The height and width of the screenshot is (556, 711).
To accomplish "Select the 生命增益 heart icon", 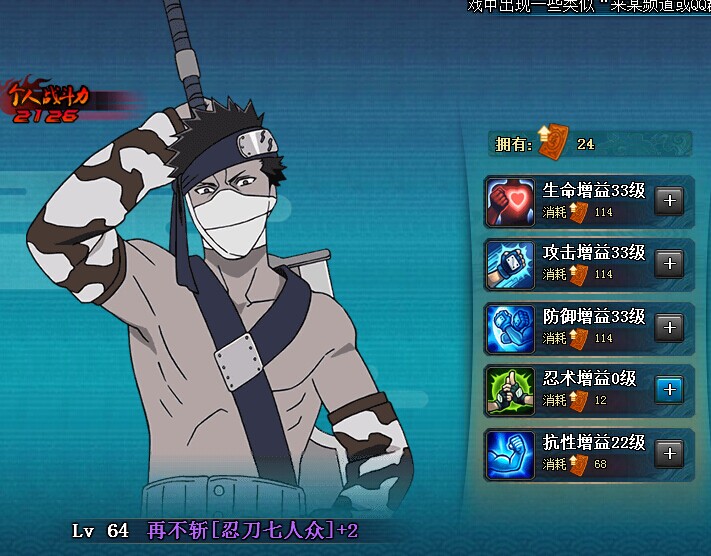I will click(x=511, y=202).
